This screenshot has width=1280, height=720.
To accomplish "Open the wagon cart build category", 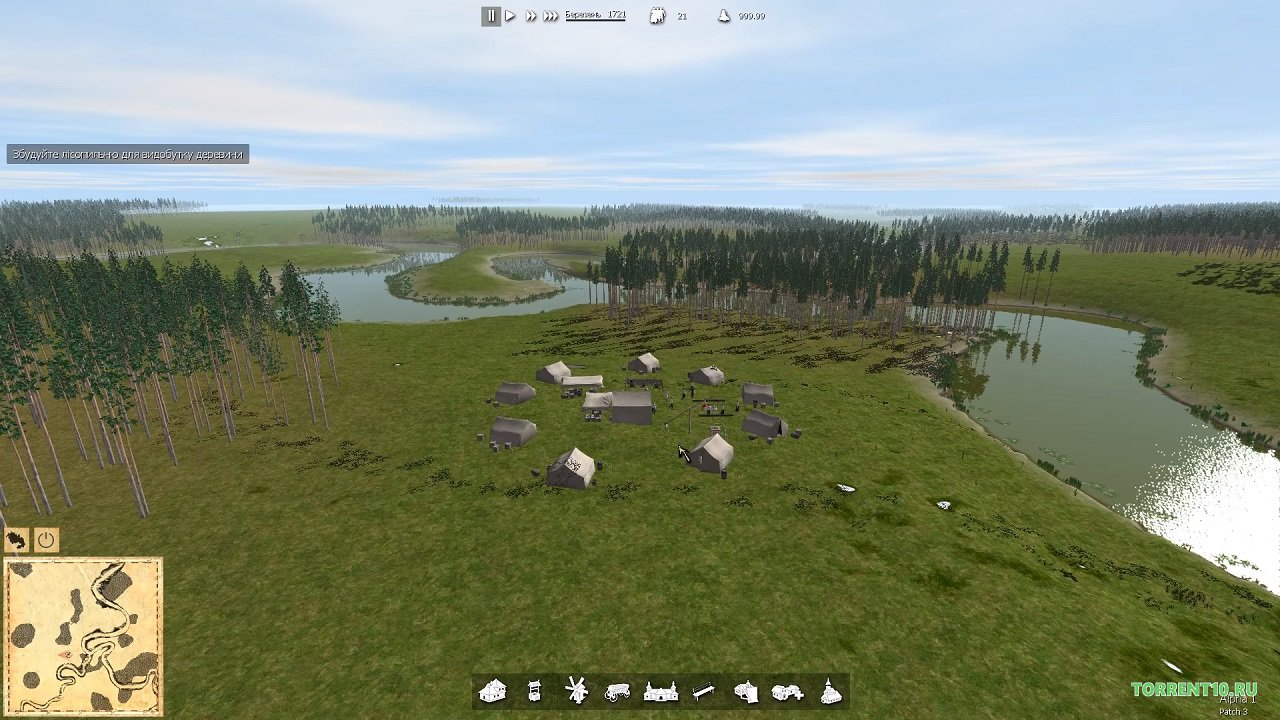I will pyautogui.click(x=617, y=691).
